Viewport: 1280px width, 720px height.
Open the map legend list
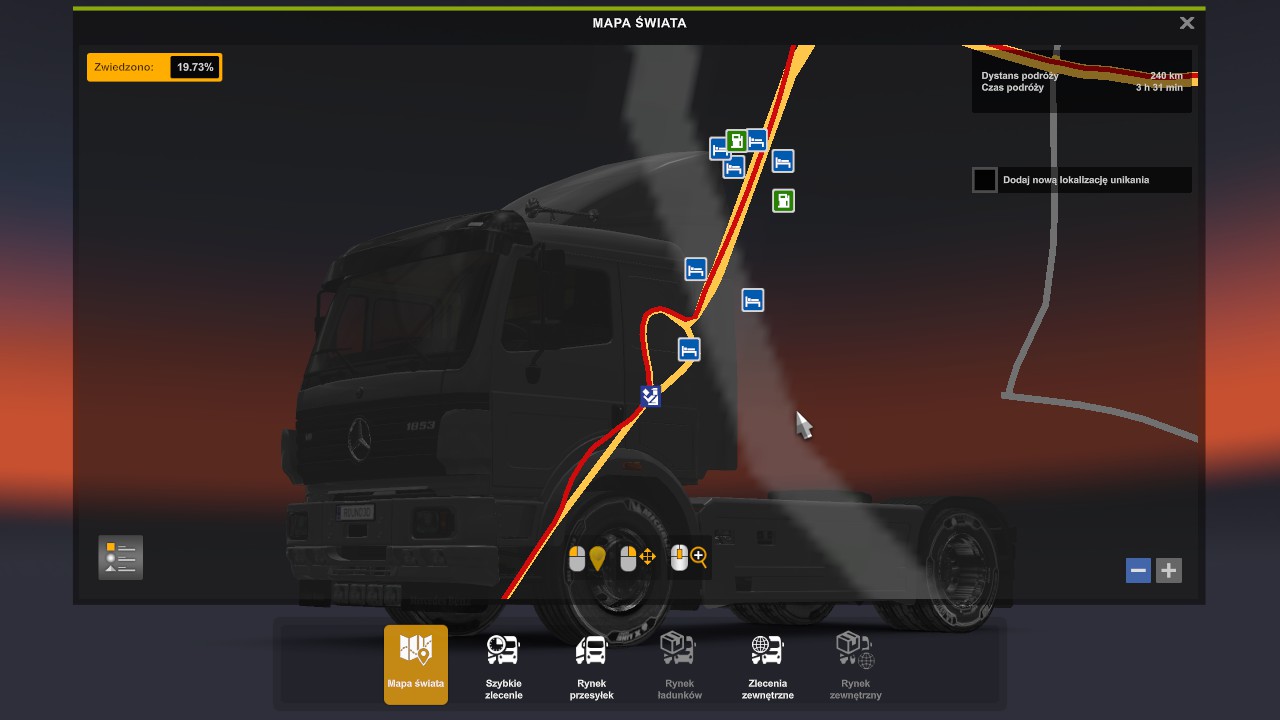click(120, 557)
